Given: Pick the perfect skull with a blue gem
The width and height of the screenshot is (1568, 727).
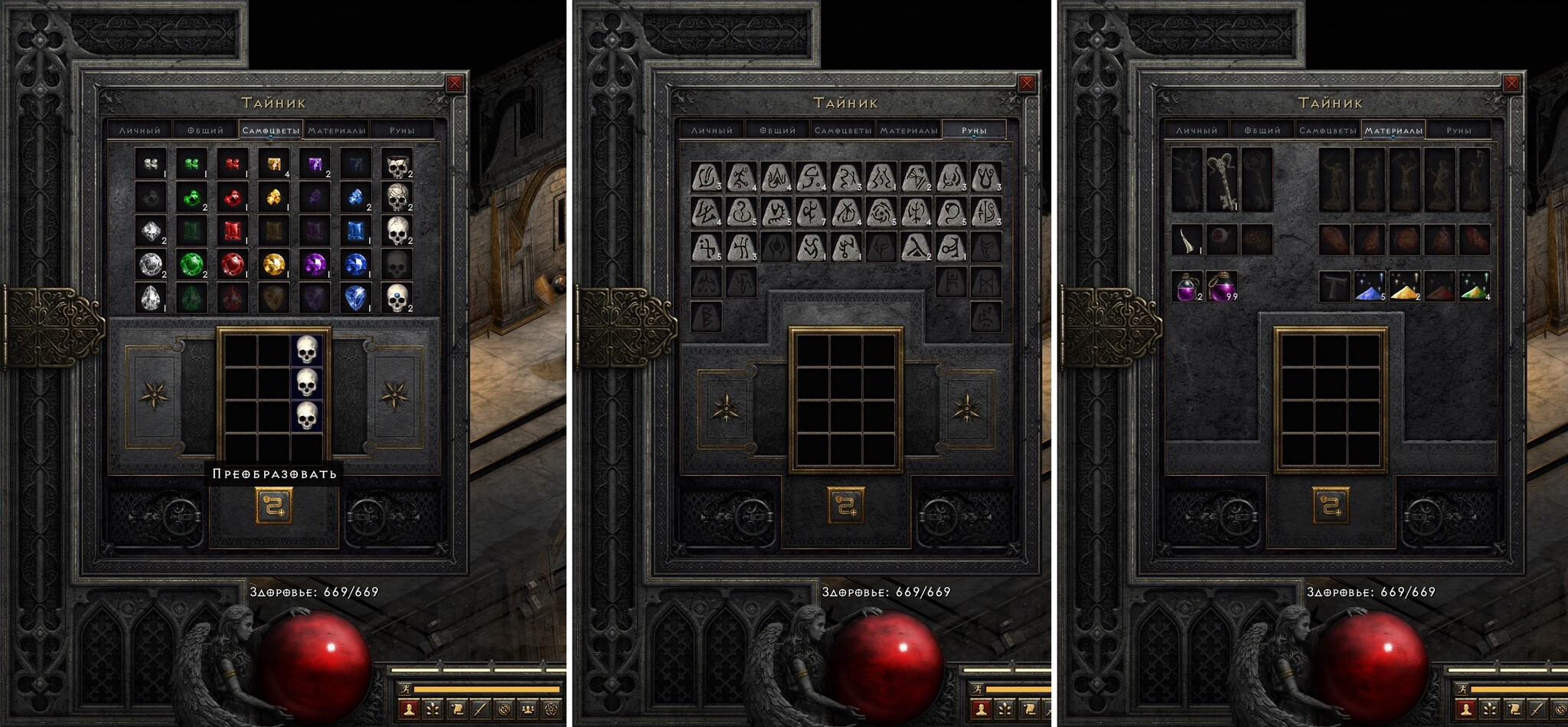Looking at the screenshot, I should pos(397,297).
